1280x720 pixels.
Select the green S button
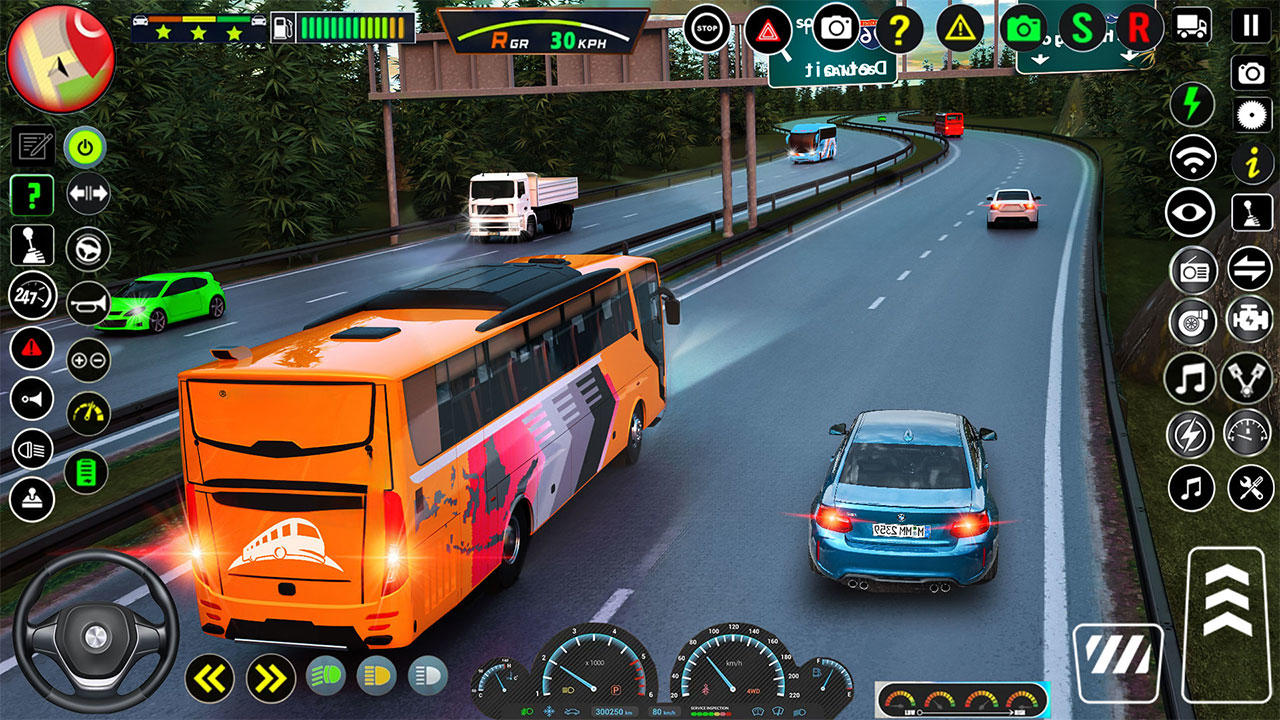coord(1081,28)
